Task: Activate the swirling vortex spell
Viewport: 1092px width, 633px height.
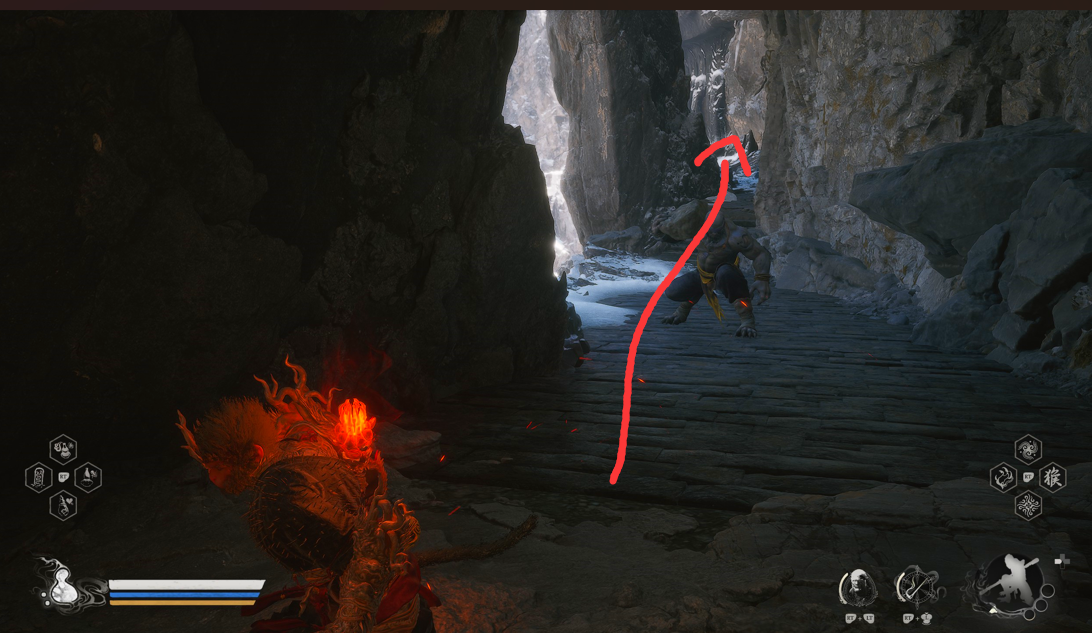Action: click(x=1028, y=449)
